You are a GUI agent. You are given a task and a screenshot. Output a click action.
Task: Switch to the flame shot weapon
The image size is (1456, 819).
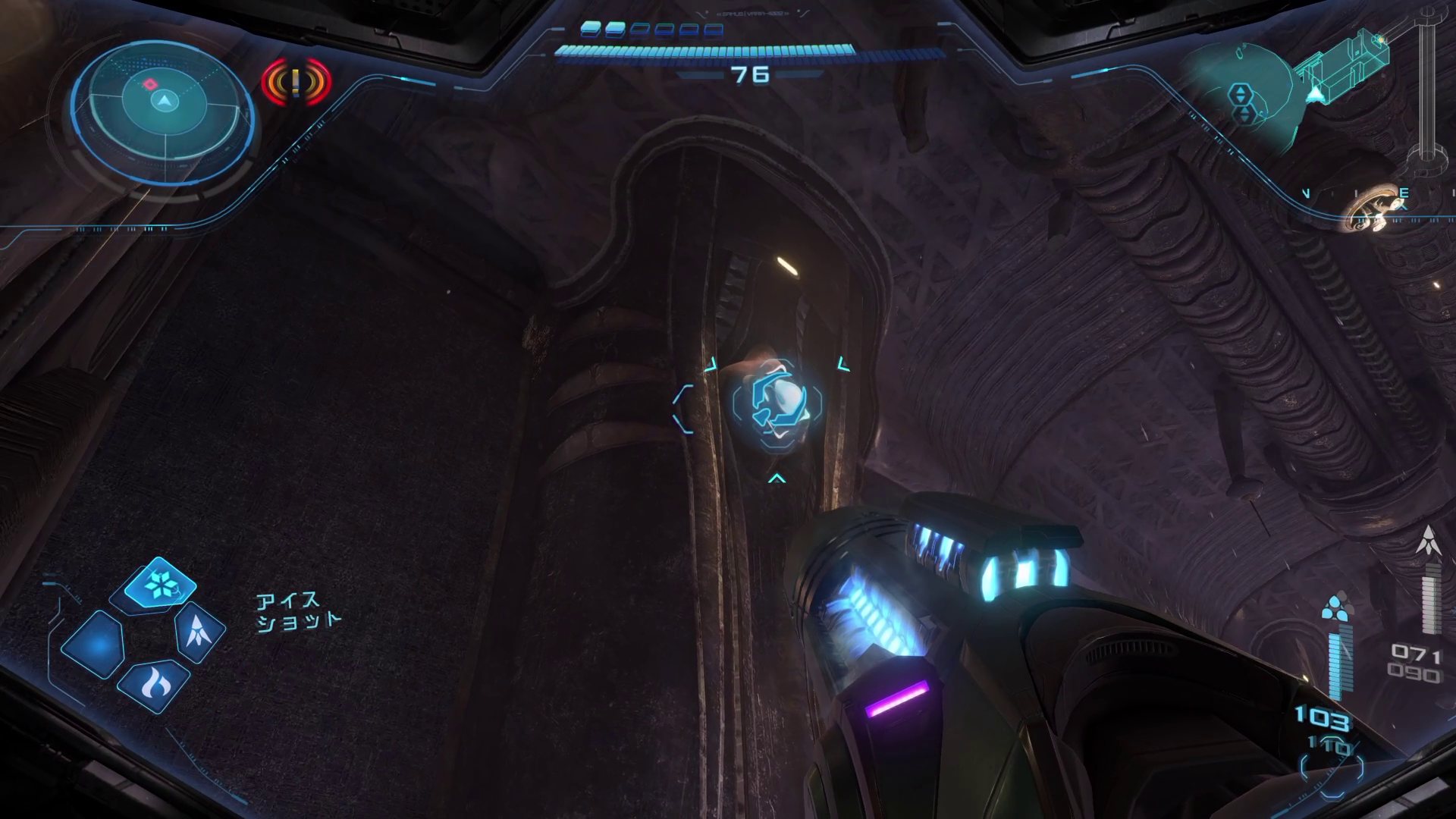[x=155, y=684]
